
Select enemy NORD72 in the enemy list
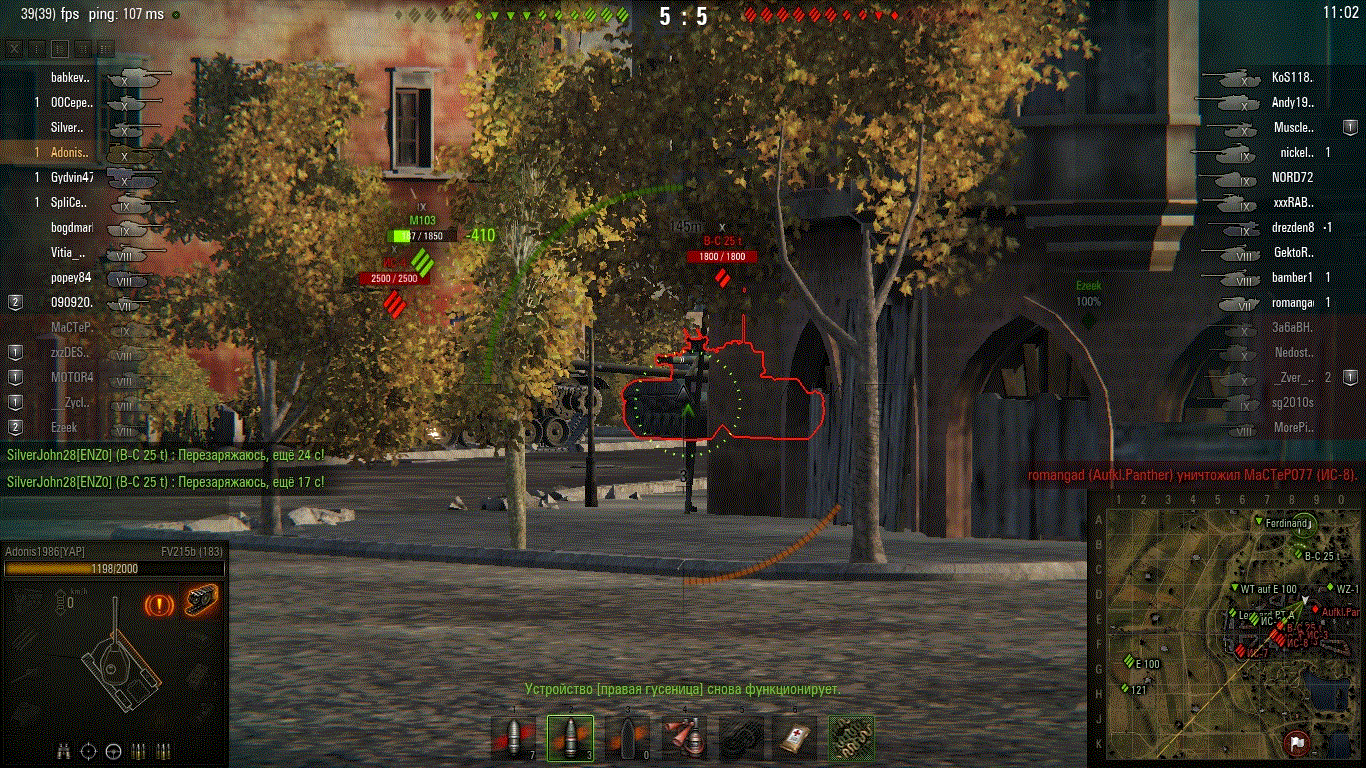[x=1291, y=177]
